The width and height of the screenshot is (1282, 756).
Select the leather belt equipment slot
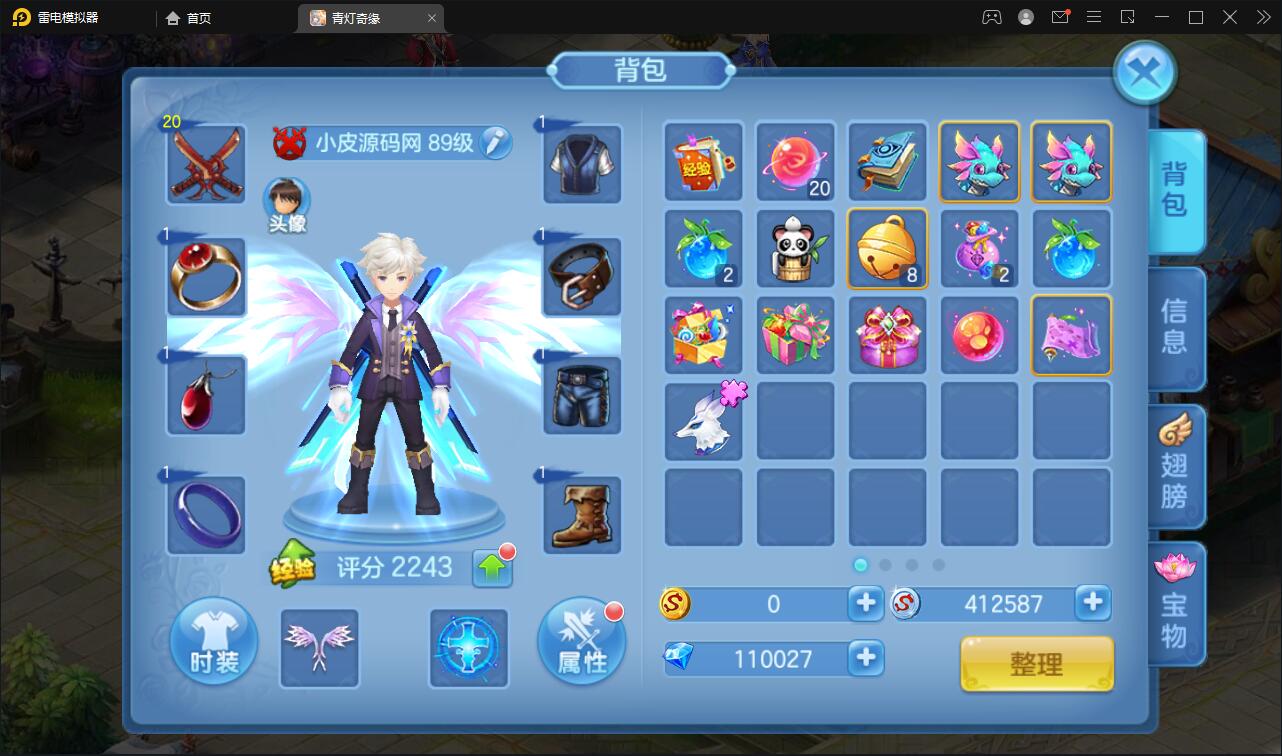(582, 277)
